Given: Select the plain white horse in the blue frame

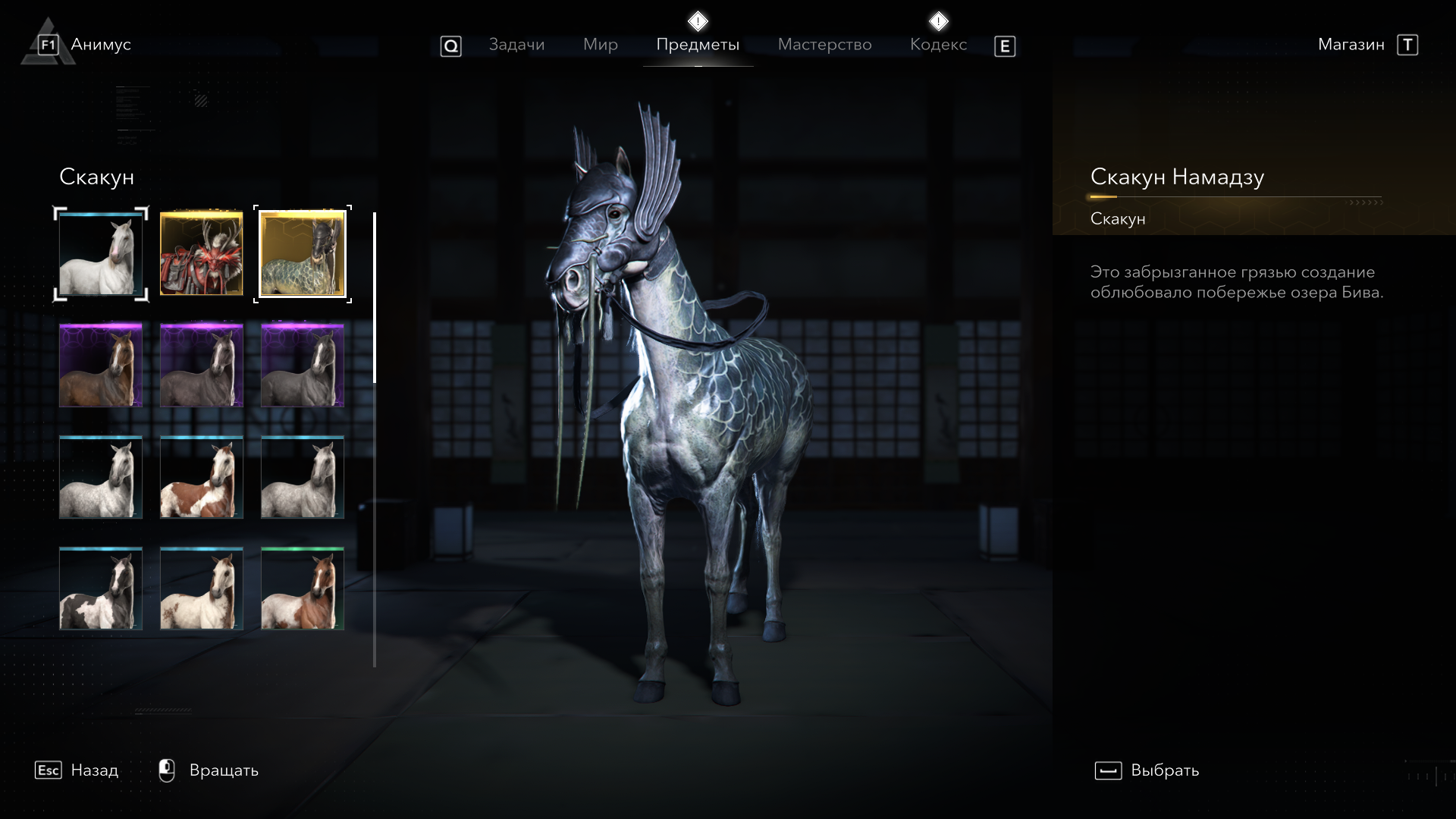Looking at the screenshot, I should (x=101, y=254).
